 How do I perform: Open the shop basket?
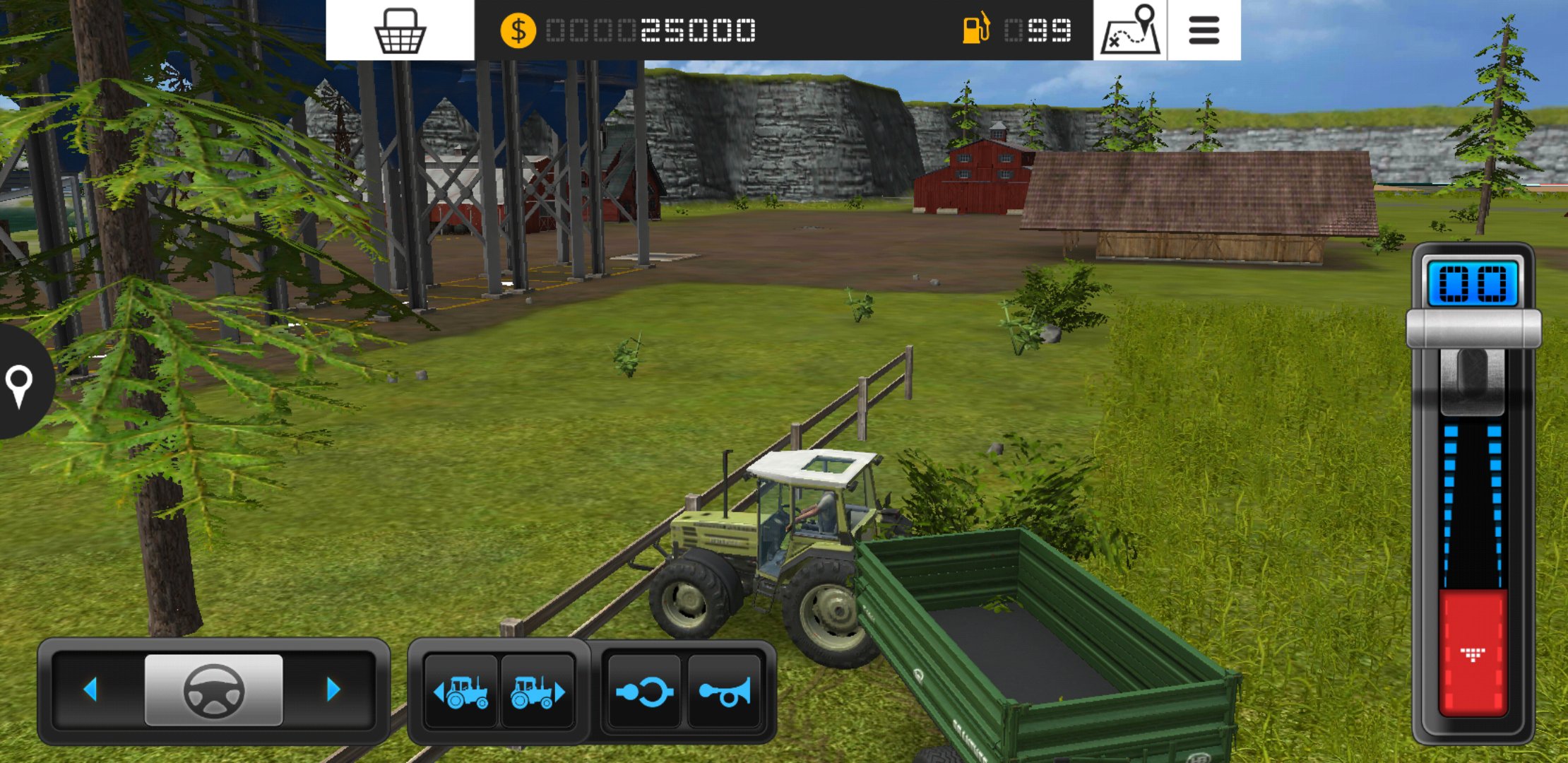click(400, 32)
